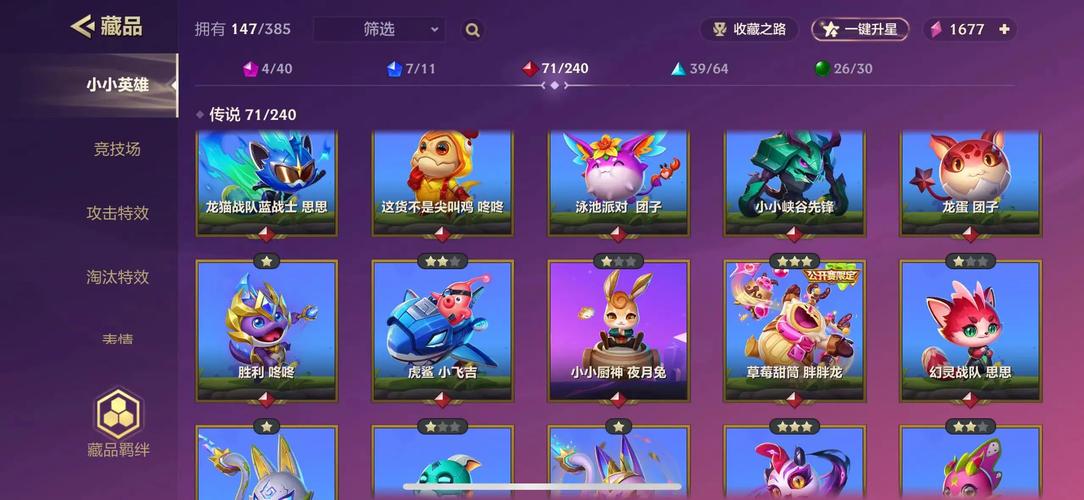Show the 淘汰特效 category
The height and width of the screenshot is (500, 1084).
click(x=117, y=277)
